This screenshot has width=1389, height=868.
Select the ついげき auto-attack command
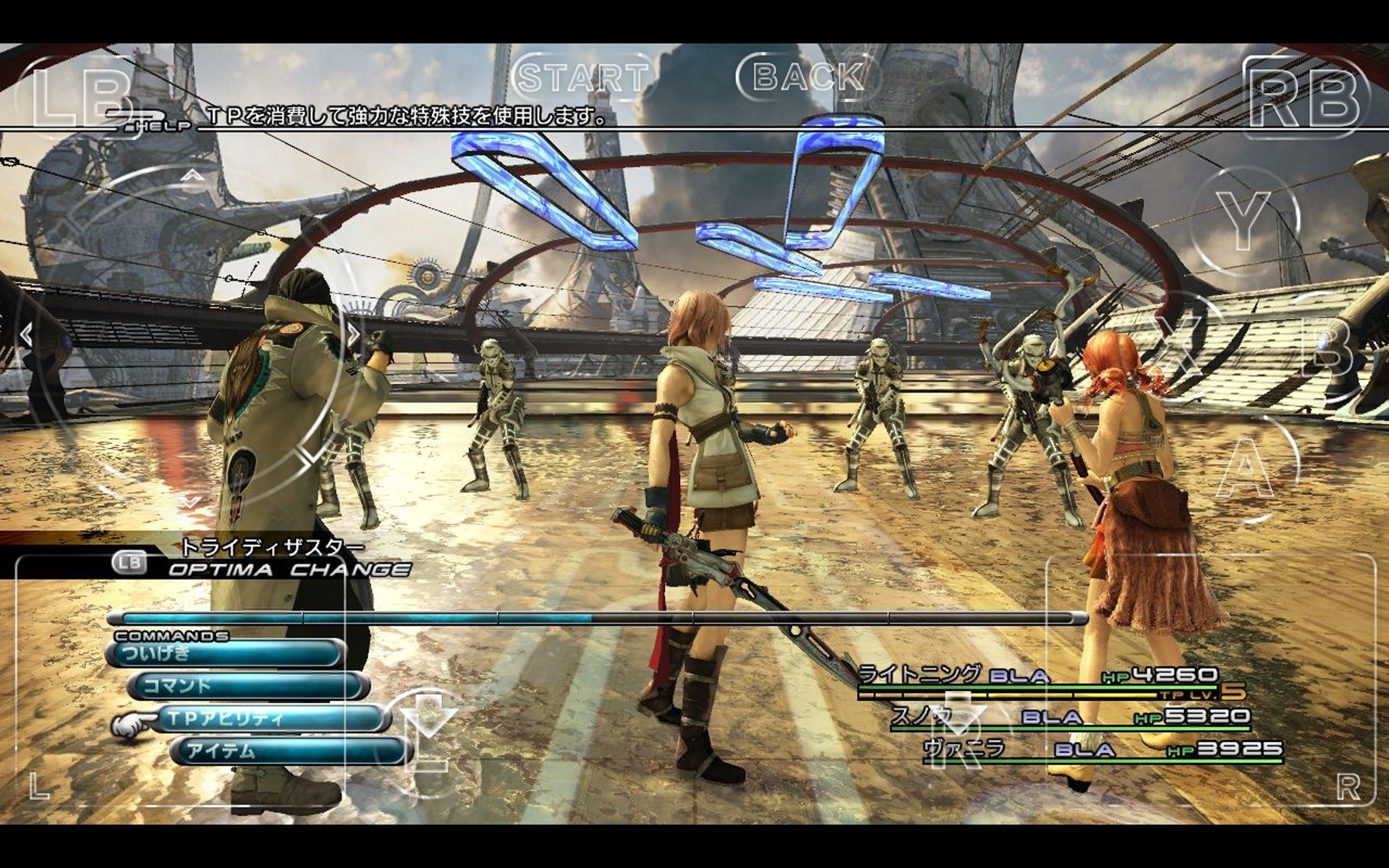click(224, 654)
